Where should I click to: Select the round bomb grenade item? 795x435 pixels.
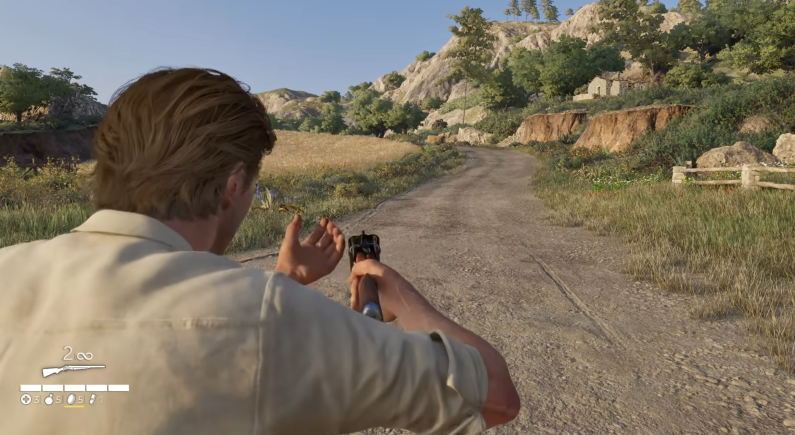coord(48,399)
